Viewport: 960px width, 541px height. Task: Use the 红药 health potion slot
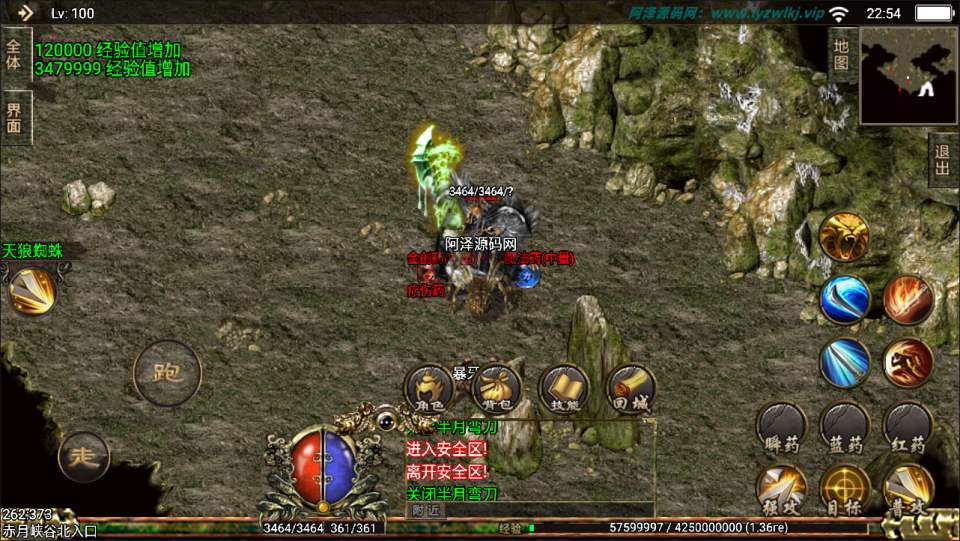[908, 430]
